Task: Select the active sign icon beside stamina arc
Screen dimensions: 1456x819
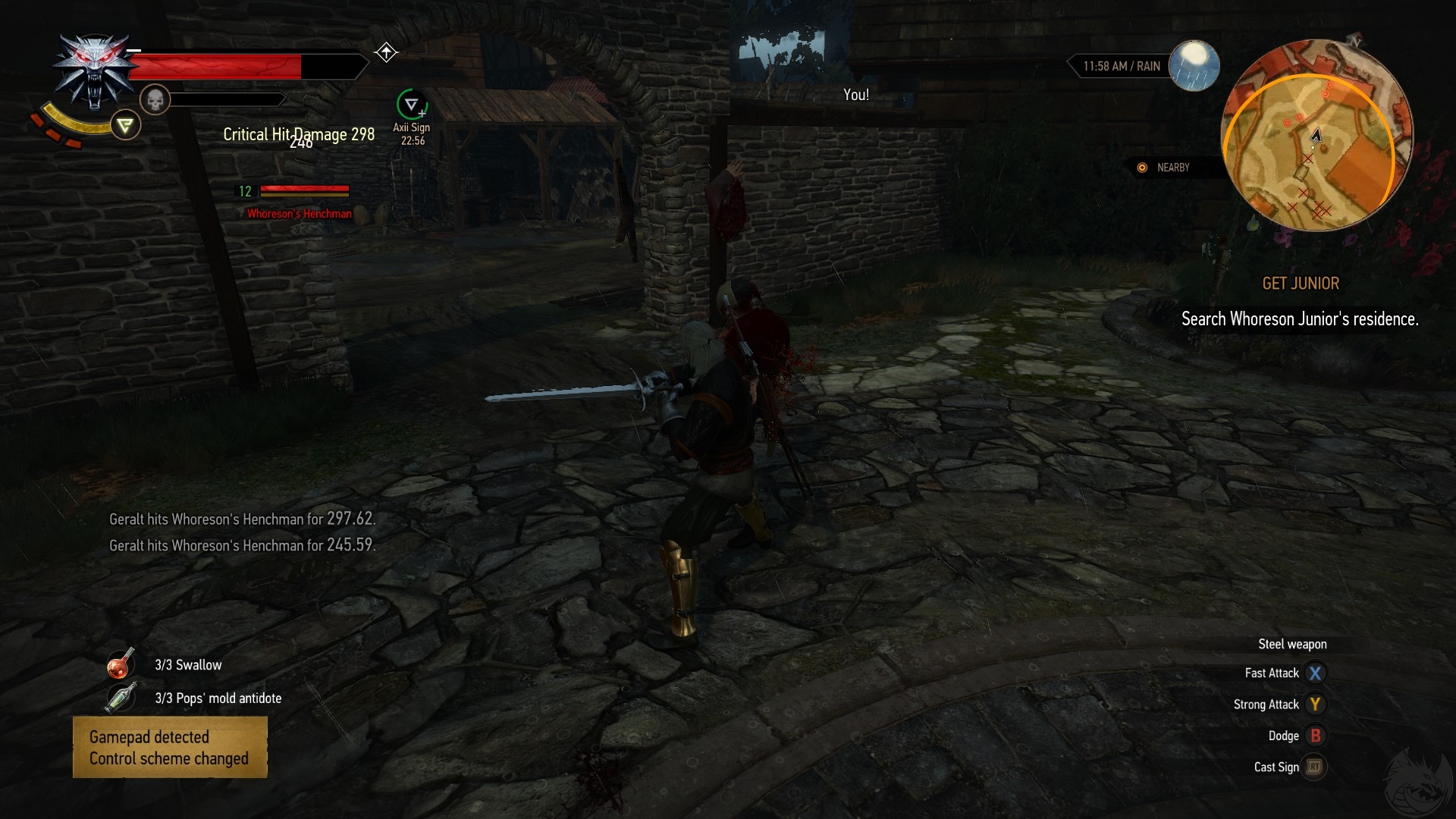Action: tap(126, 125)
